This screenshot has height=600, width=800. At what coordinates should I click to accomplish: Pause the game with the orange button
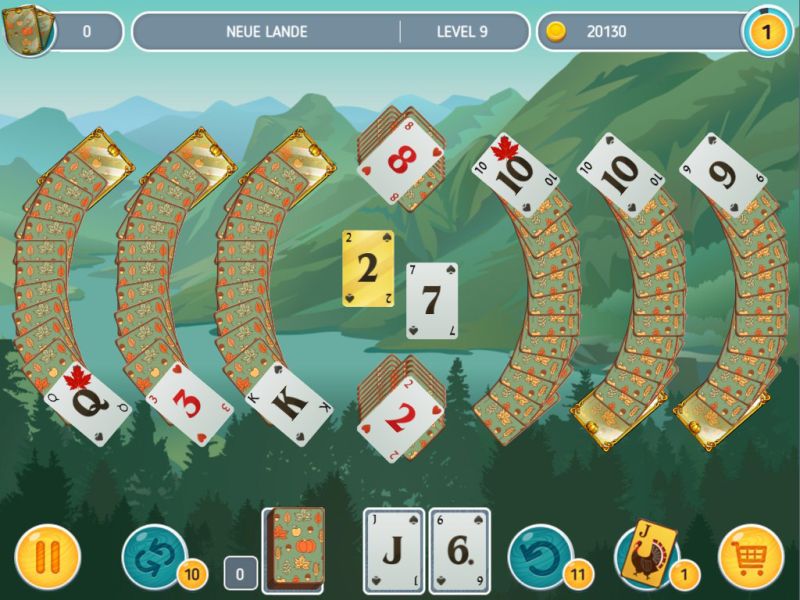(47, 556)
